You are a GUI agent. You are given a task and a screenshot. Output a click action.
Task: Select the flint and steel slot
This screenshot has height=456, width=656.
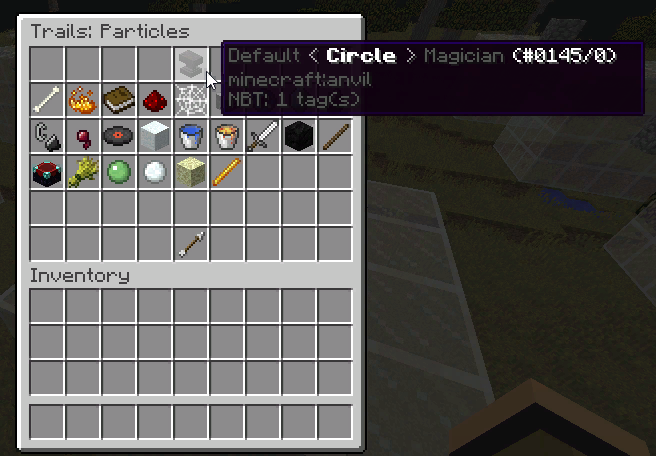[x=46, y=136]
